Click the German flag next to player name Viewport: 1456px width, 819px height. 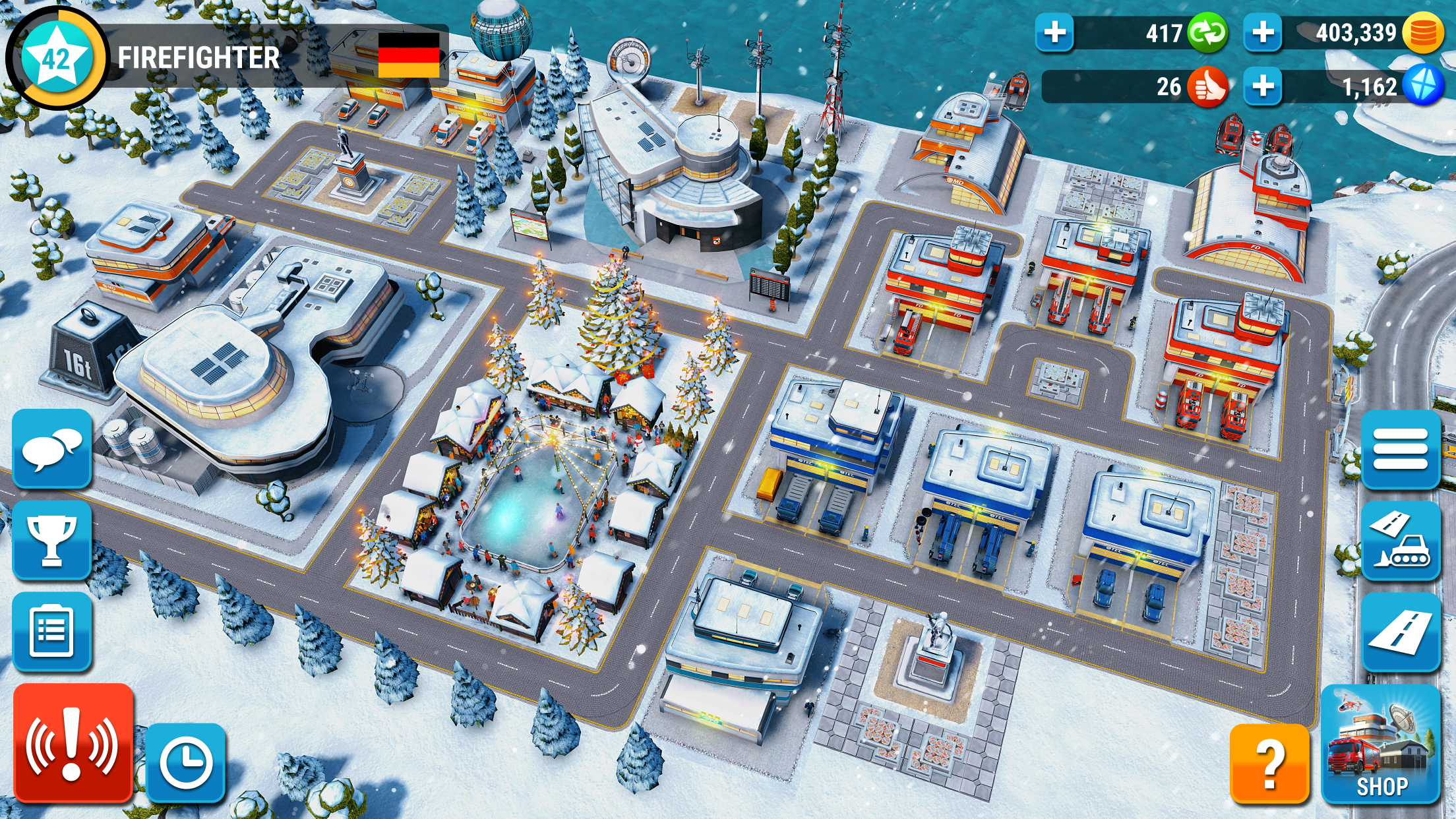[408, 54]
